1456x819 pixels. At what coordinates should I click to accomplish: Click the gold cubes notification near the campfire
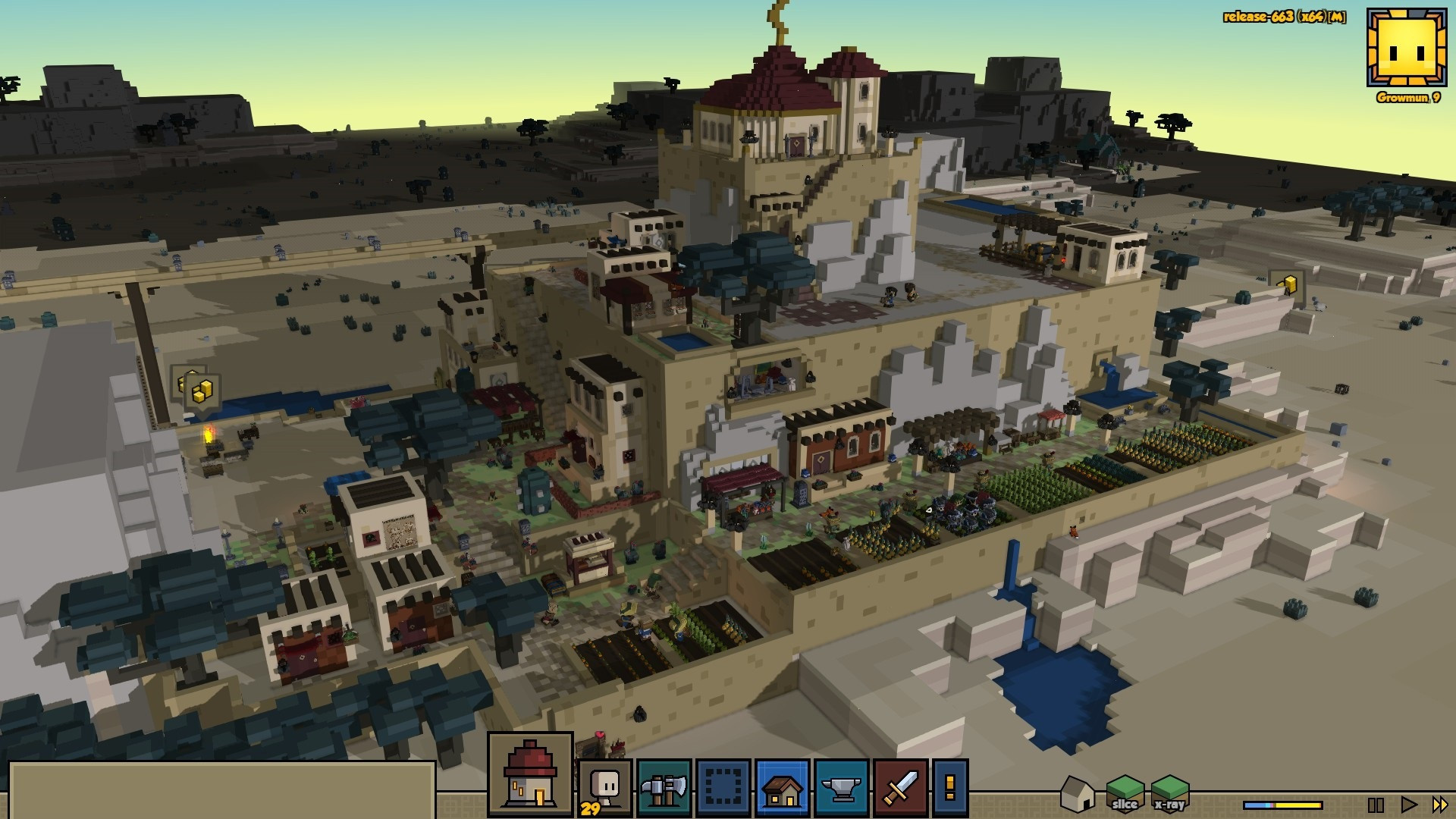202,391
